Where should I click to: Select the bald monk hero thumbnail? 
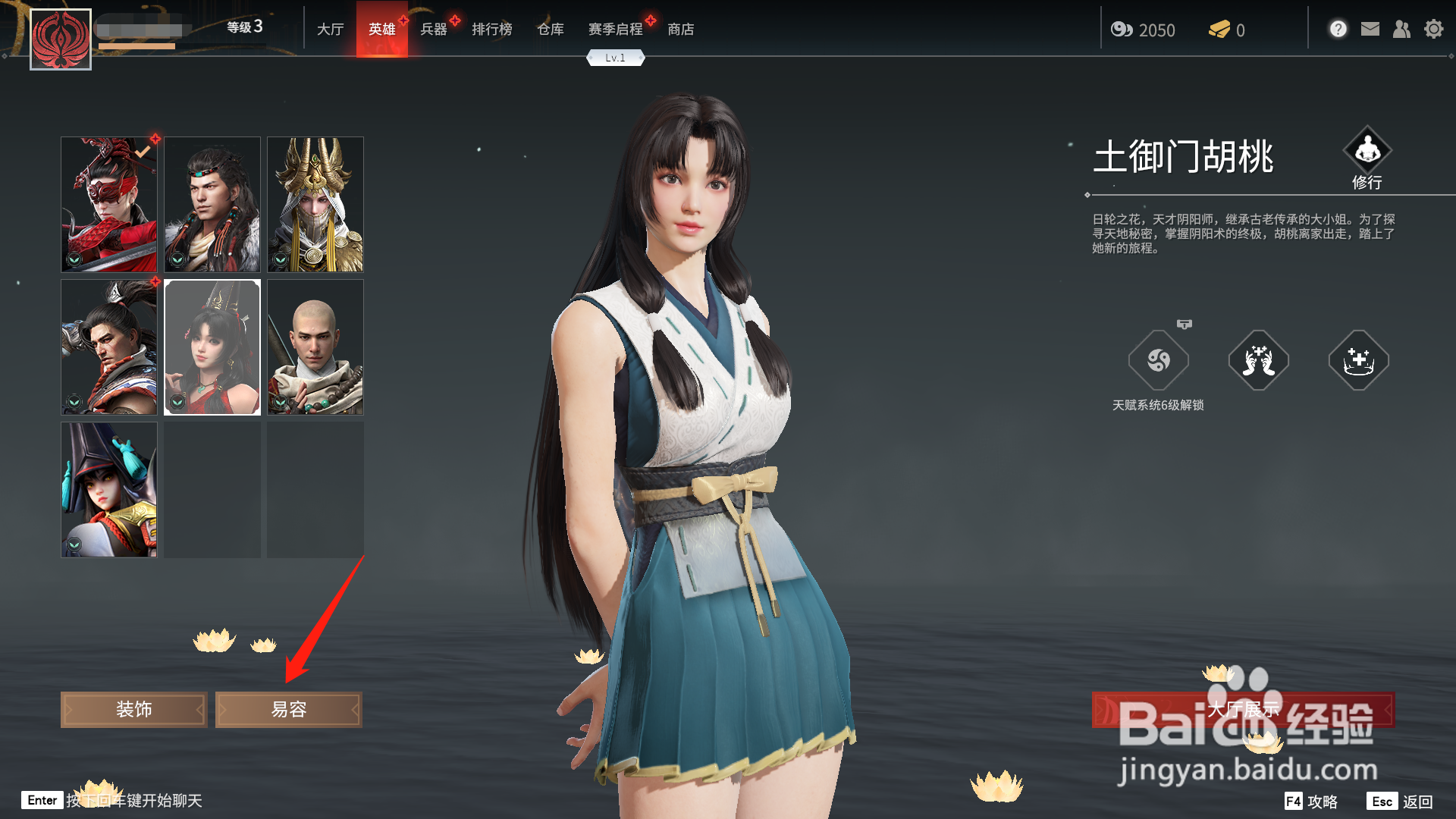point(315,347)
